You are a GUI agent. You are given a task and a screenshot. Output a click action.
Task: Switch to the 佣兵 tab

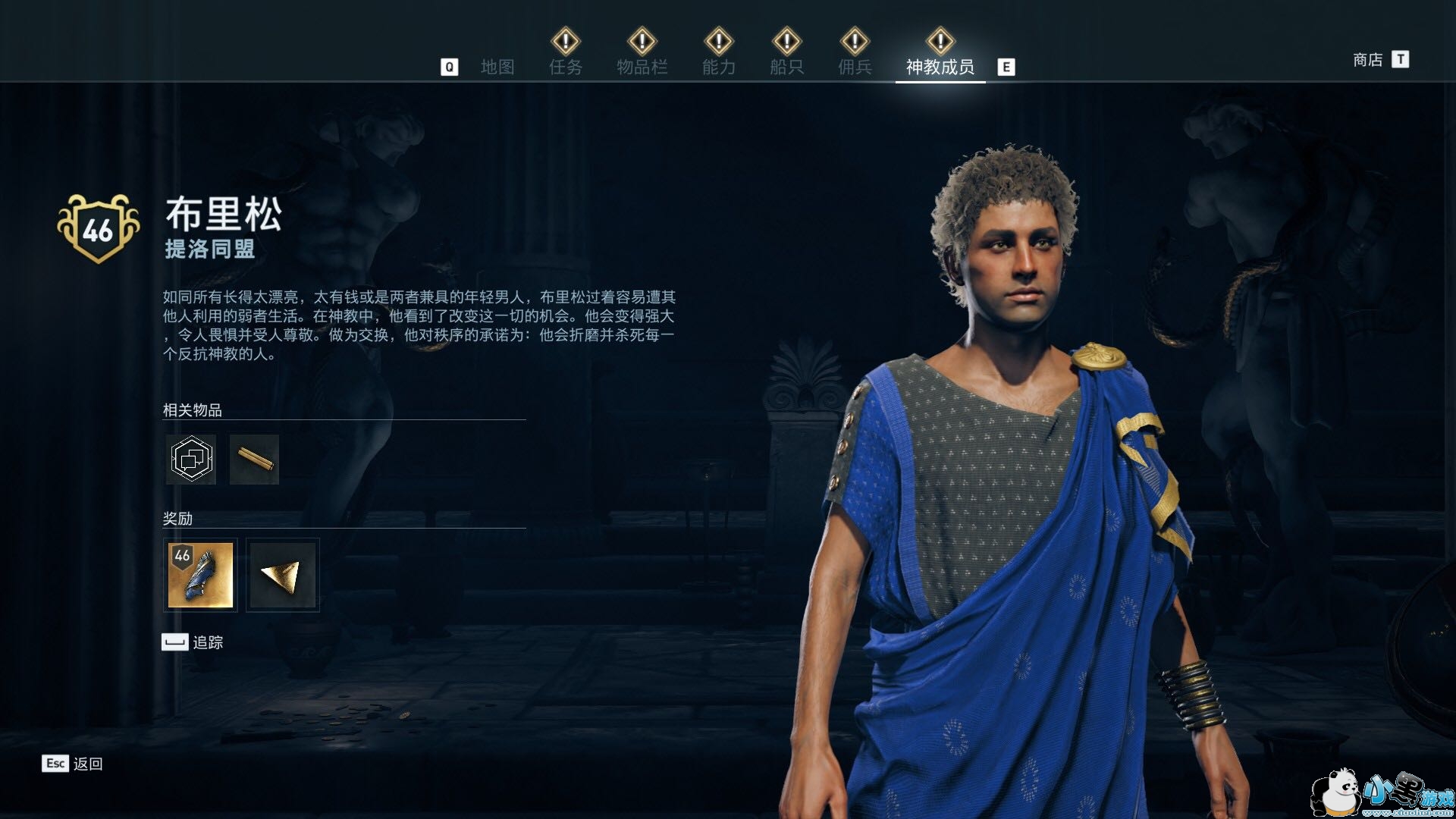tap(855, 67)
